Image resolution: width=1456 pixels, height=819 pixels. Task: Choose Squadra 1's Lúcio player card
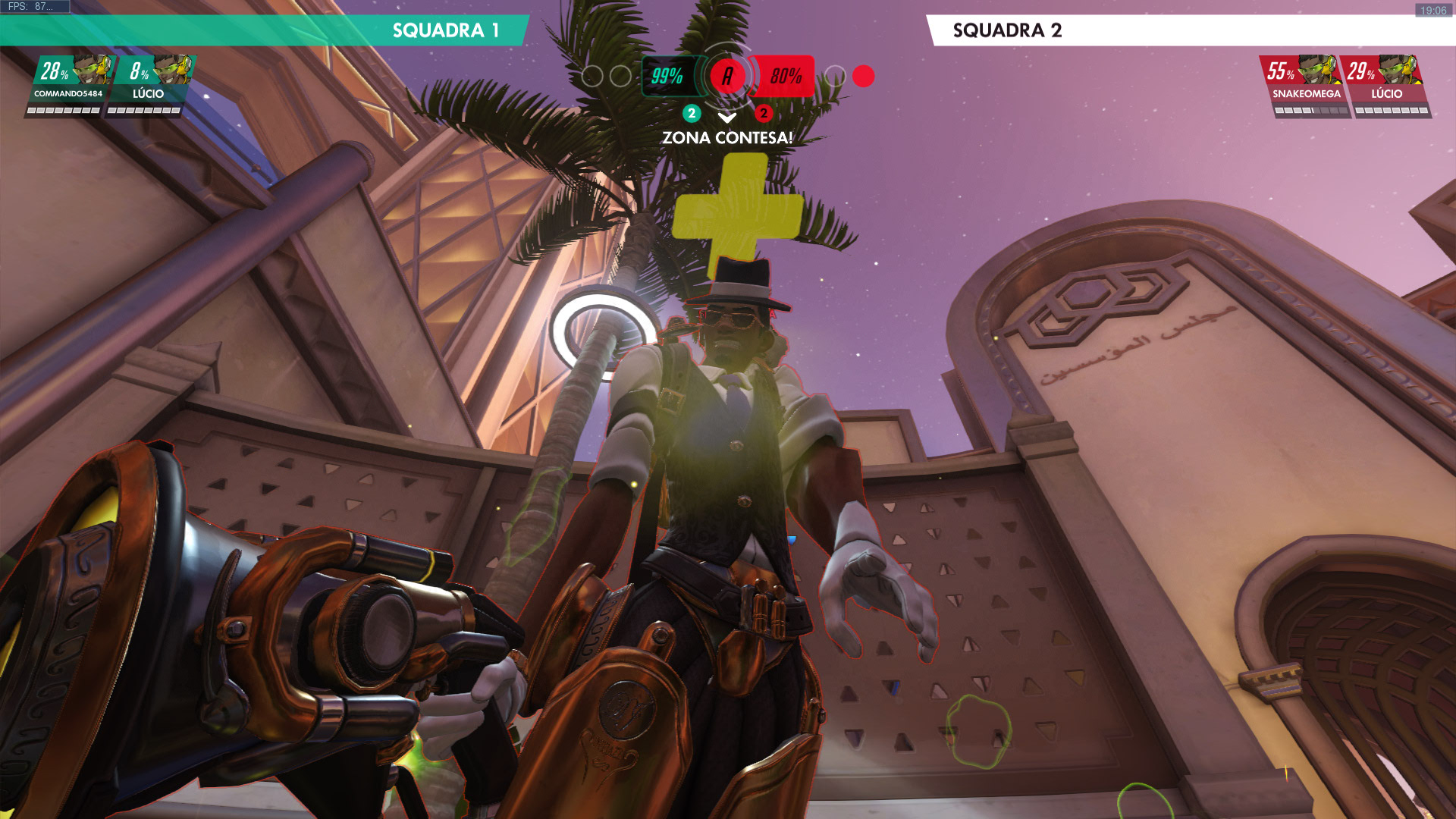coord(149,85)
